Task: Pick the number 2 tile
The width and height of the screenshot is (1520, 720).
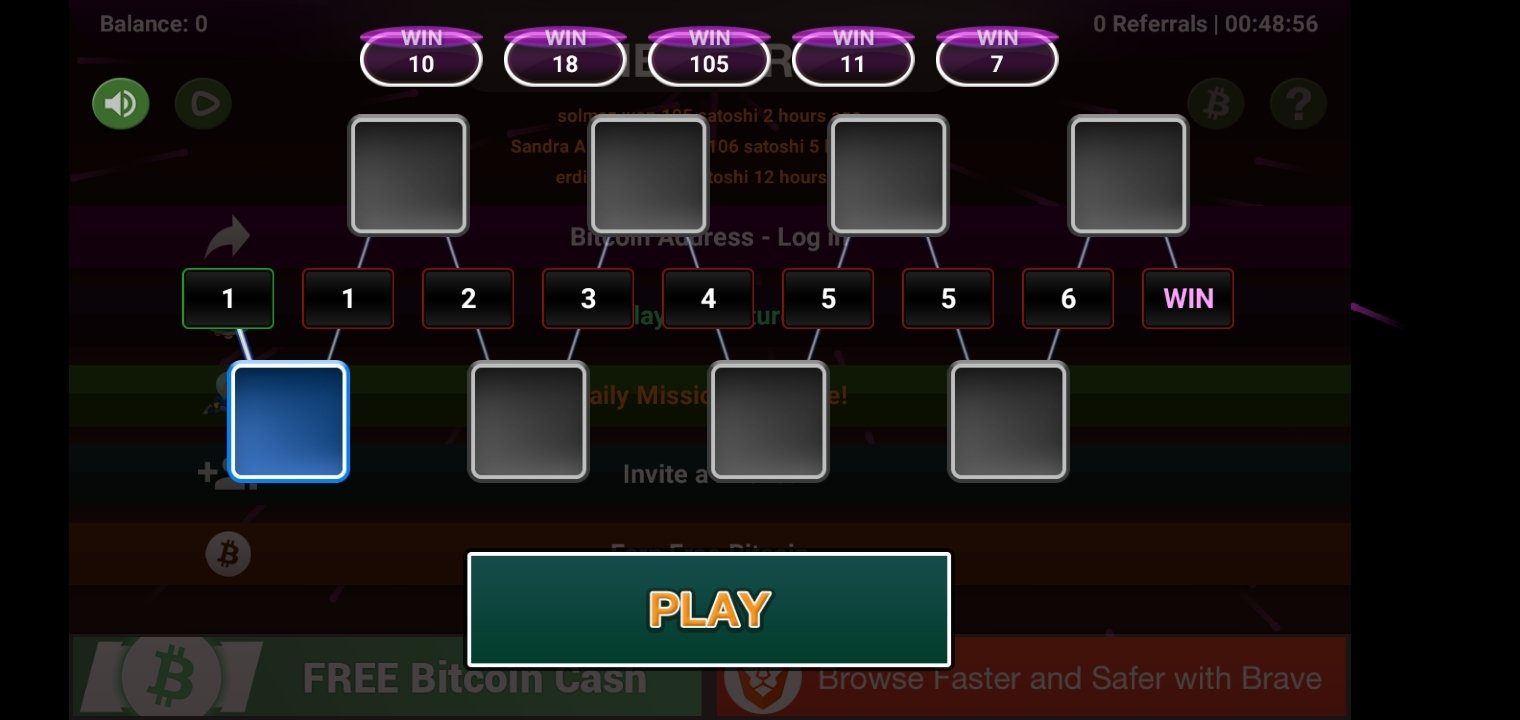Action: tap(468, 298)
